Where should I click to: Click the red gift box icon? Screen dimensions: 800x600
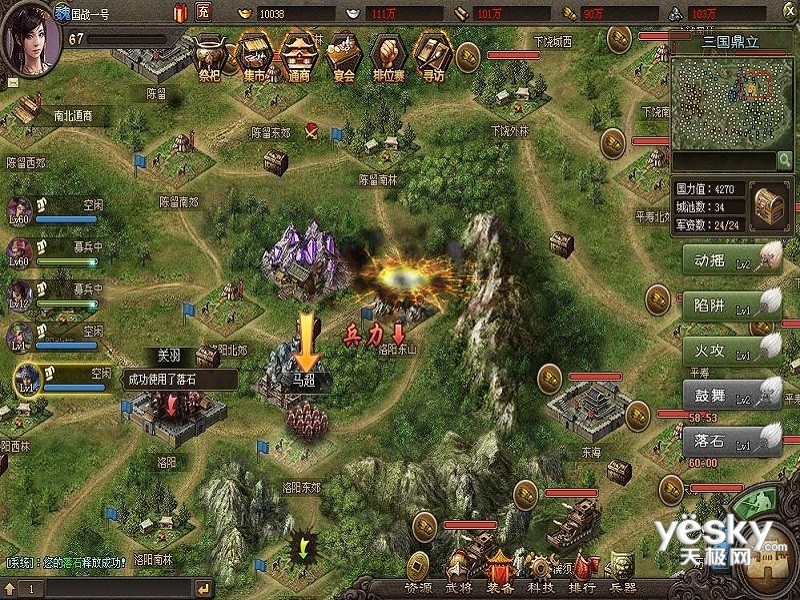[179, 13]
